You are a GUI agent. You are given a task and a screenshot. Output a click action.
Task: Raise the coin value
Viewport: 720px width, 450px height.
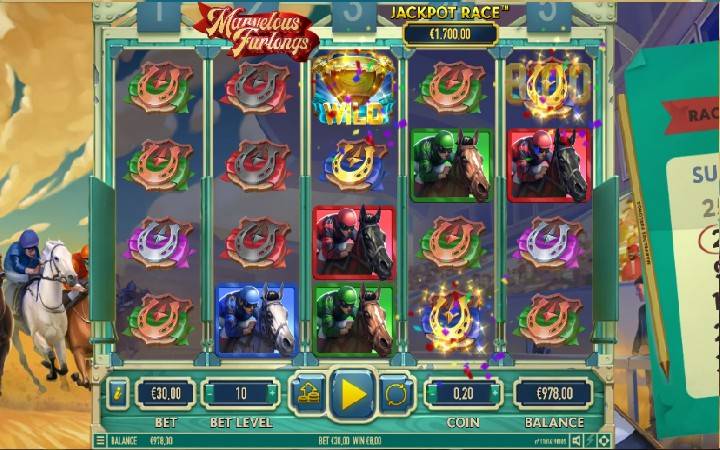(x=496, y=393)
